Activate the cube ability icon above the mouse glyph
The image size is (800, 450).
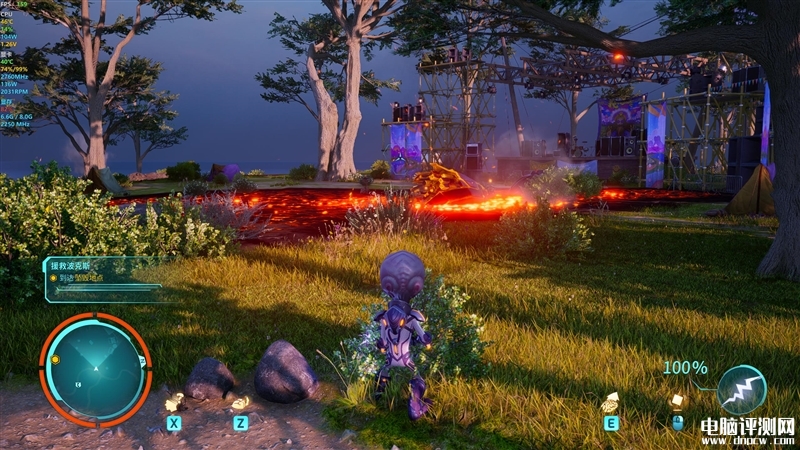tap(677, 401)
